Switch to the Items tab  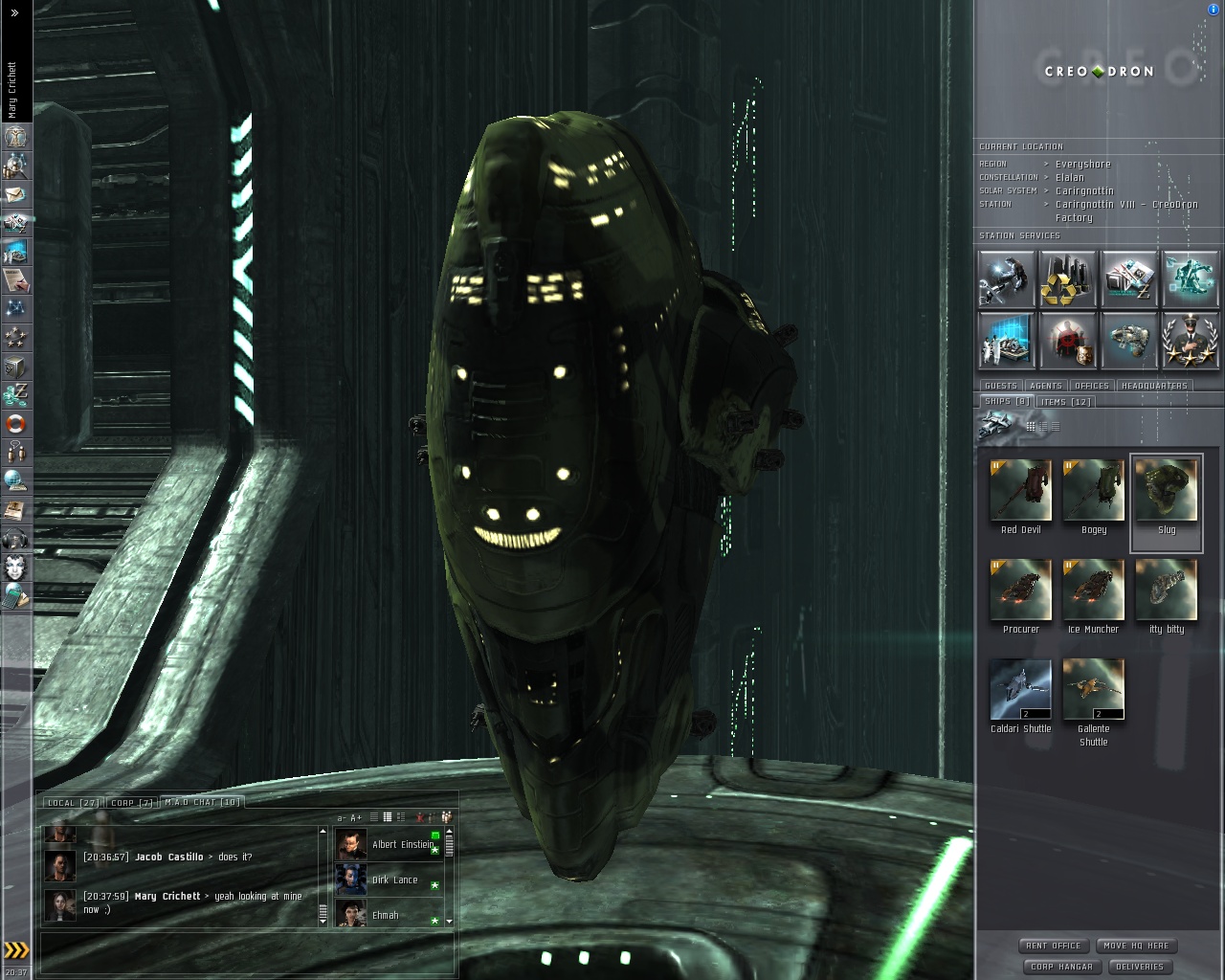pos(1065,402)
